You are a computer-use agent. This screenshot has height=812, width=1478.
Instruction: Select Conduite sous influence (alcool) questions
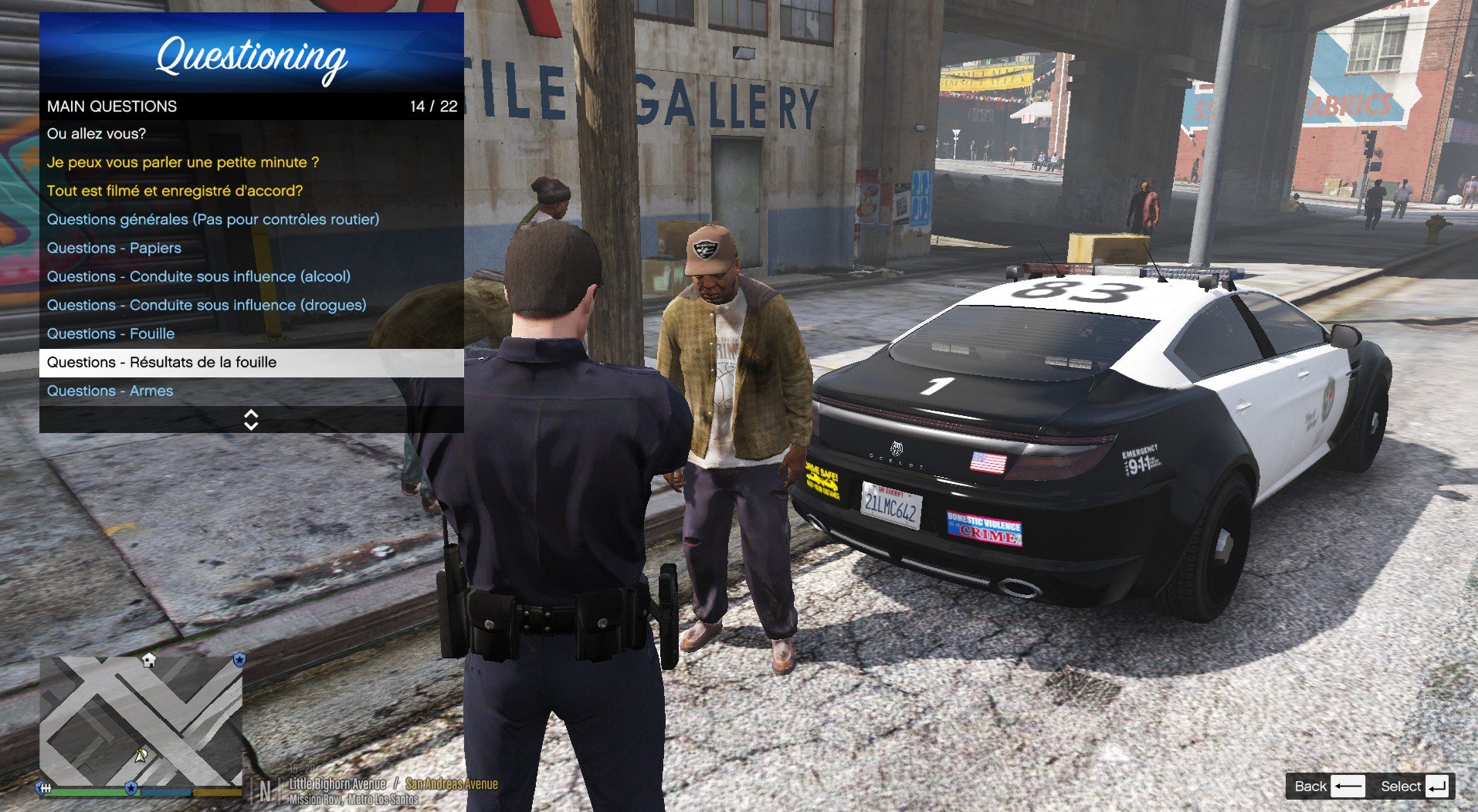pos(198,276)
